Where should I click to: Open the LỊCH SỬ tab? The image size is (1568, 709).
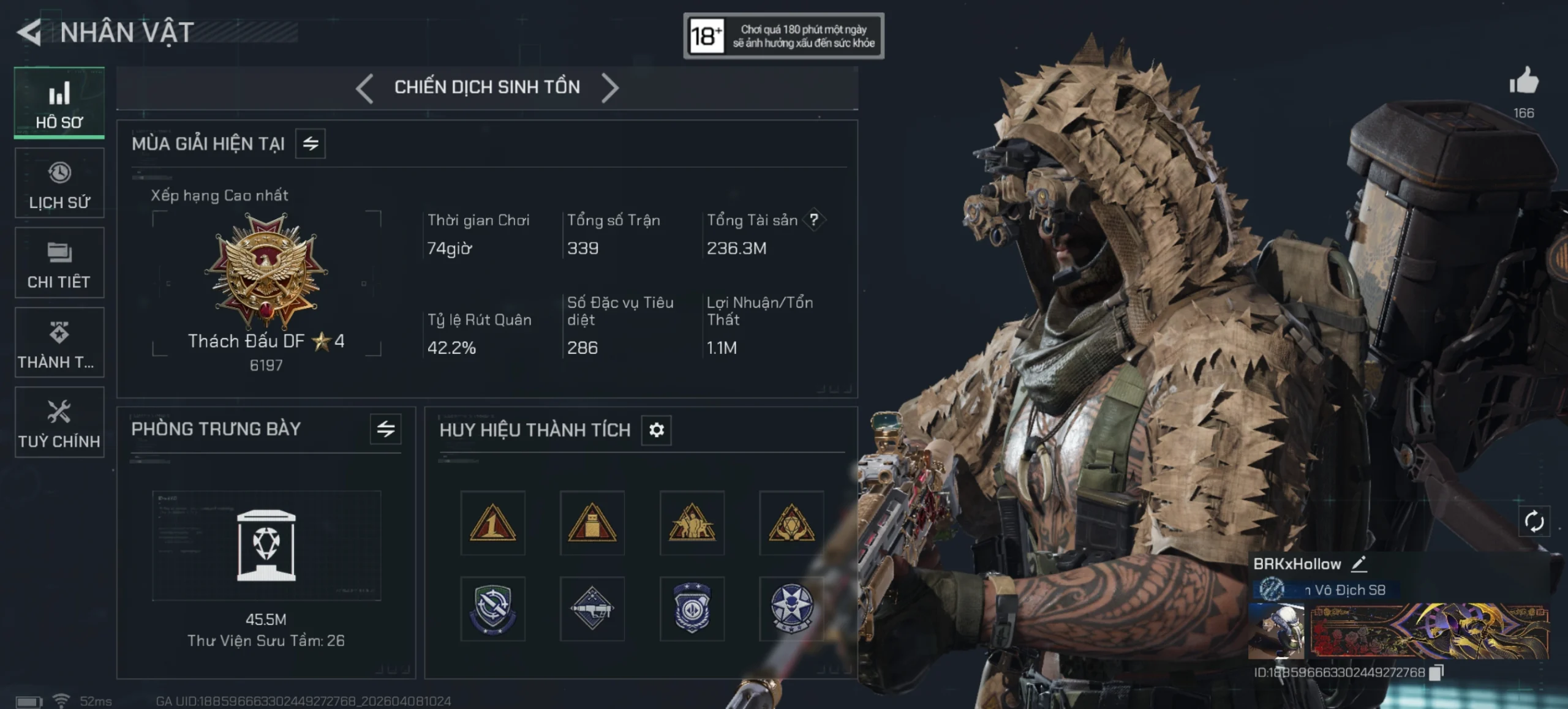click(x=59, y=183)
